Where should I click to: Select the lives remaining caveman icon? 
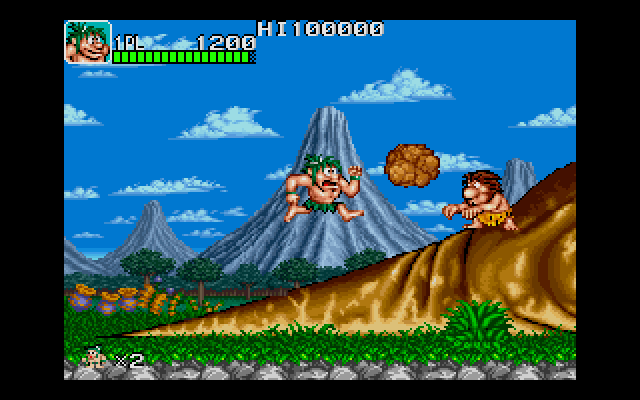97,355
